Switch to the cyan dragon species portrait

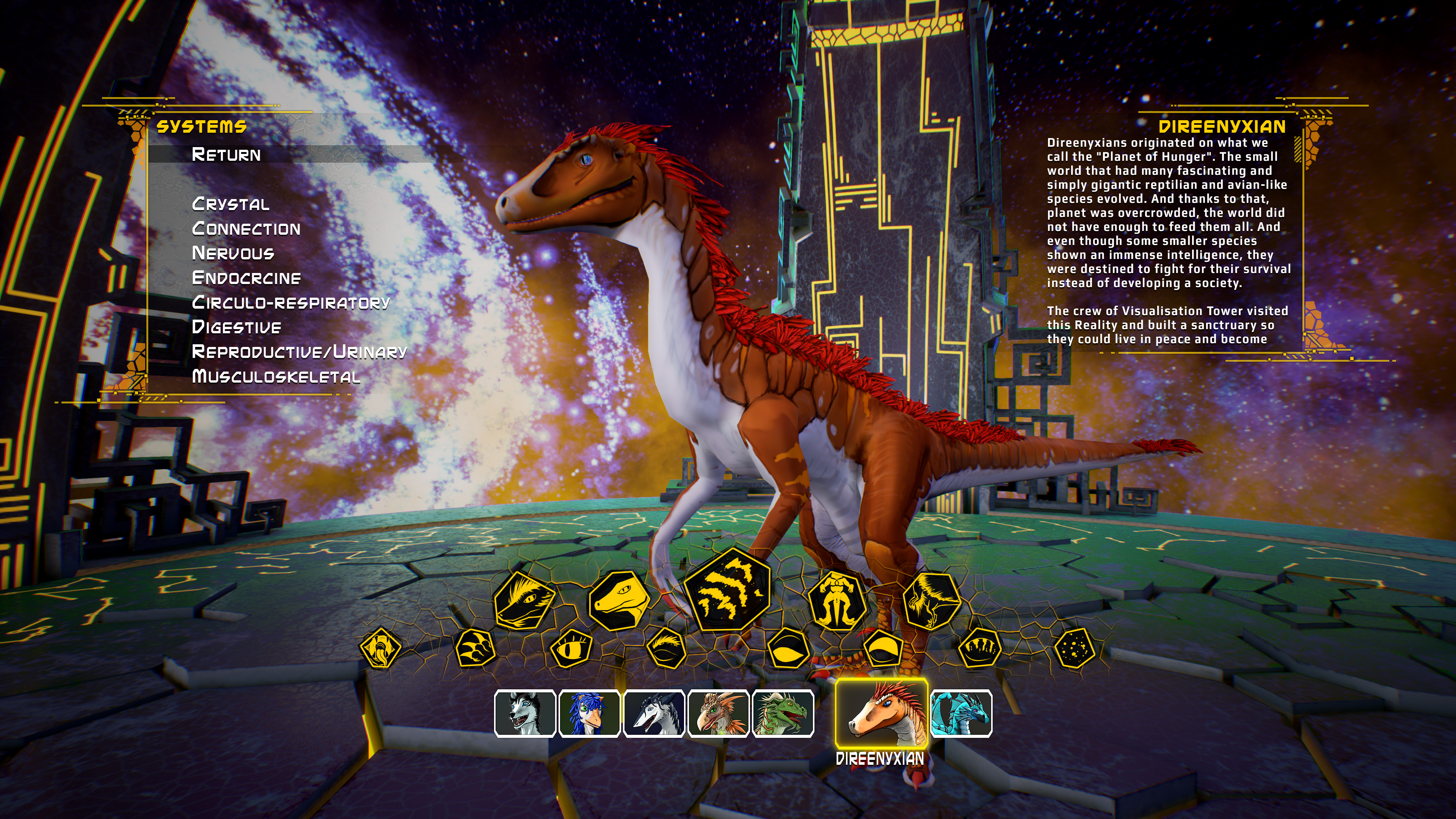pyautogui.click(x=962, y=714)
